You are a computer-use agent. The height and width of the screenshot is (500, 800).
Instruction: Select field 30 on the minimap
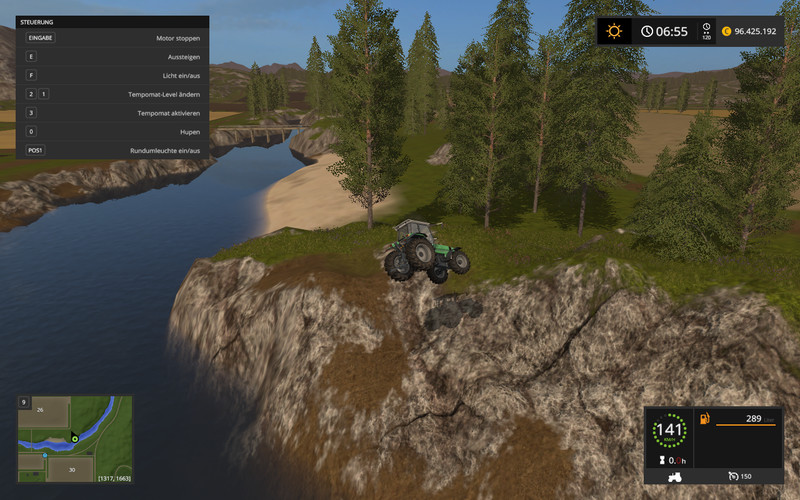[x=74, y=468]
